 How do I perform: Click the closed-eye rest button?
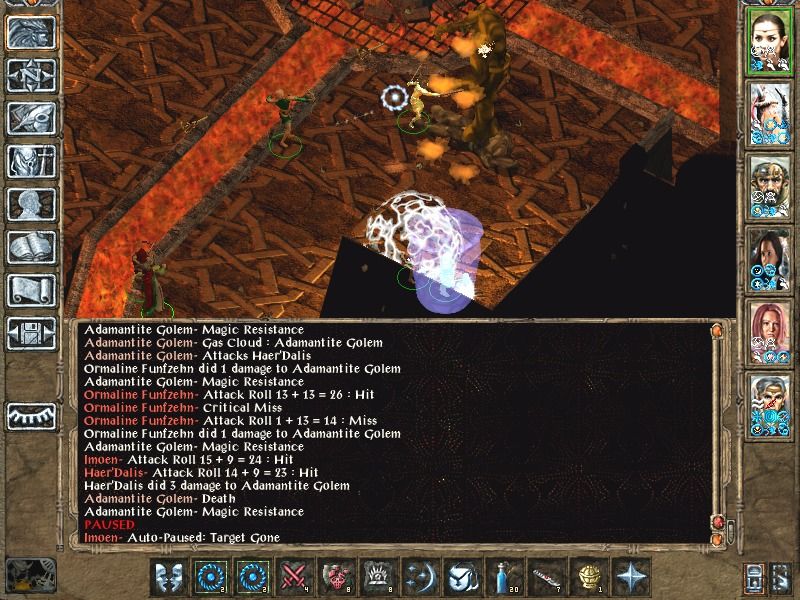[31, 415]
